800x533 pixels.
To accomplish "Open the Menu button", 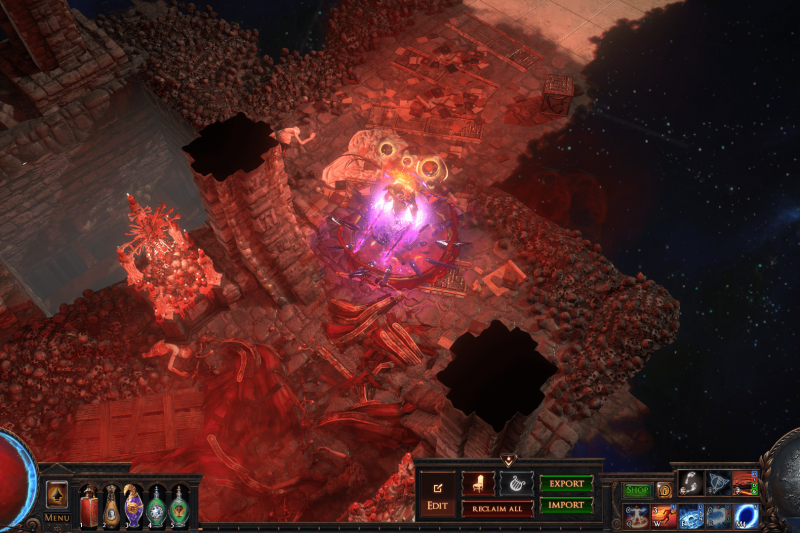I will coord(56,518).
